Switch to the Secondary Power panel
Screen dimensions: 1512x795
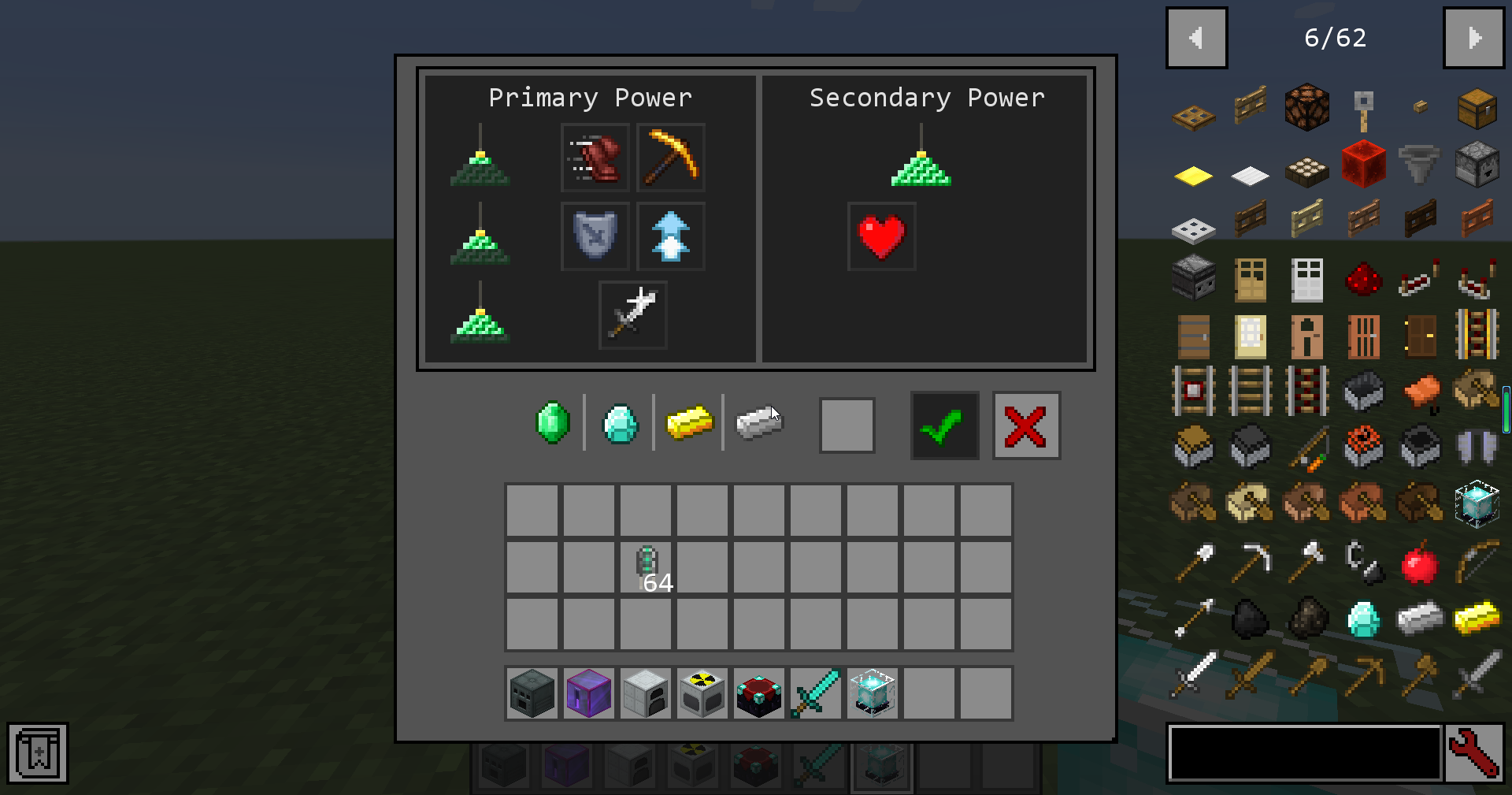925,98
